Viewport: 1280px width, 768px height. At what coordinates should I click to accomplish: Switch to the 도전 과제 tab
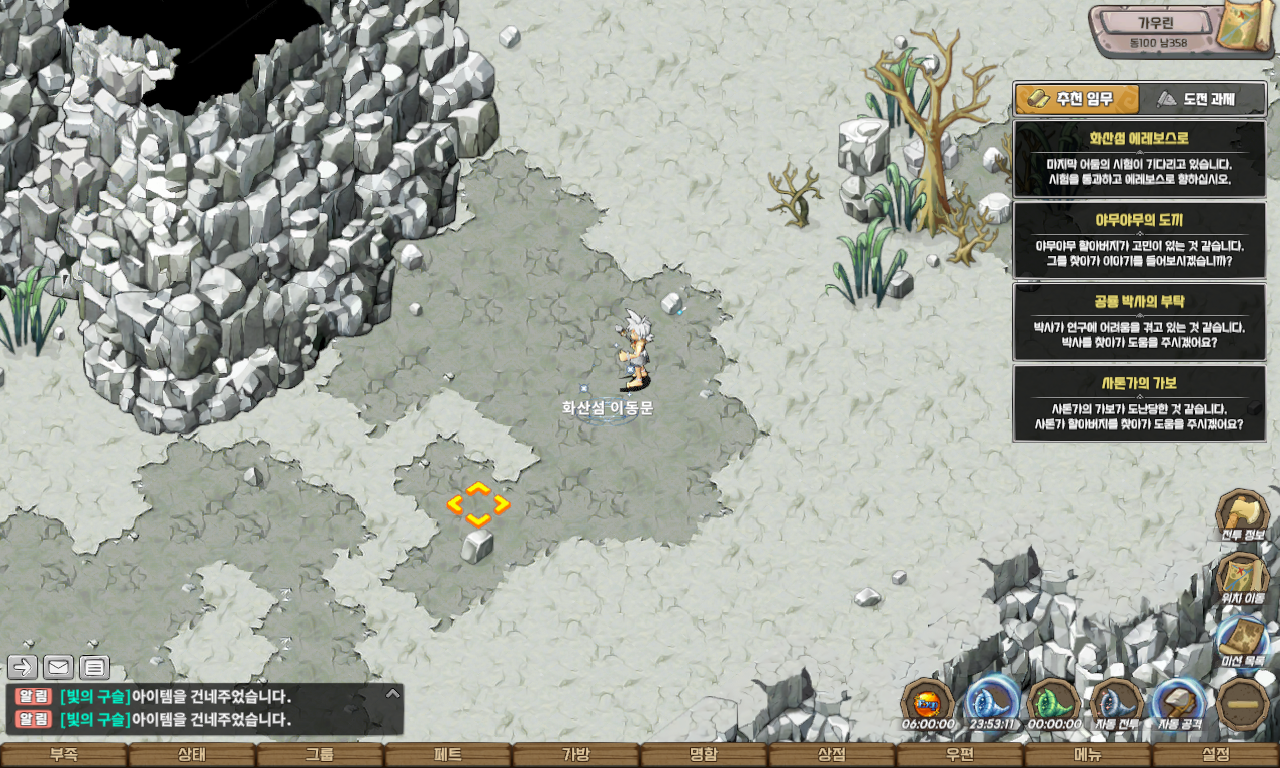[x=1203, y=99]
